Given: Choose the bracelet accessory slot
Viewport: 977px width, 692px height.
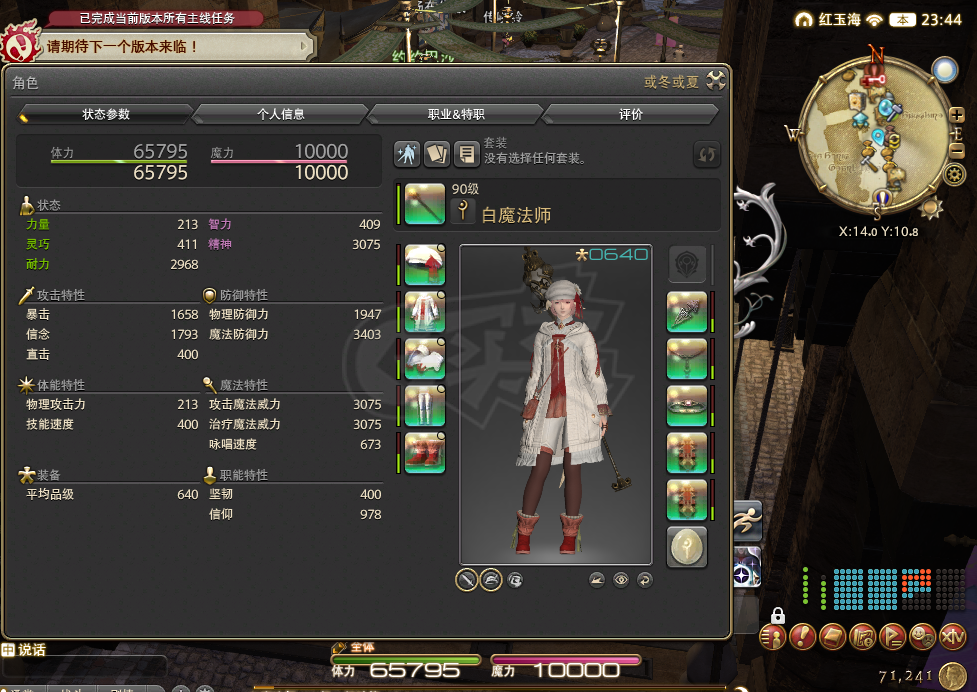Looking at the screenshot, I should 687,406.
